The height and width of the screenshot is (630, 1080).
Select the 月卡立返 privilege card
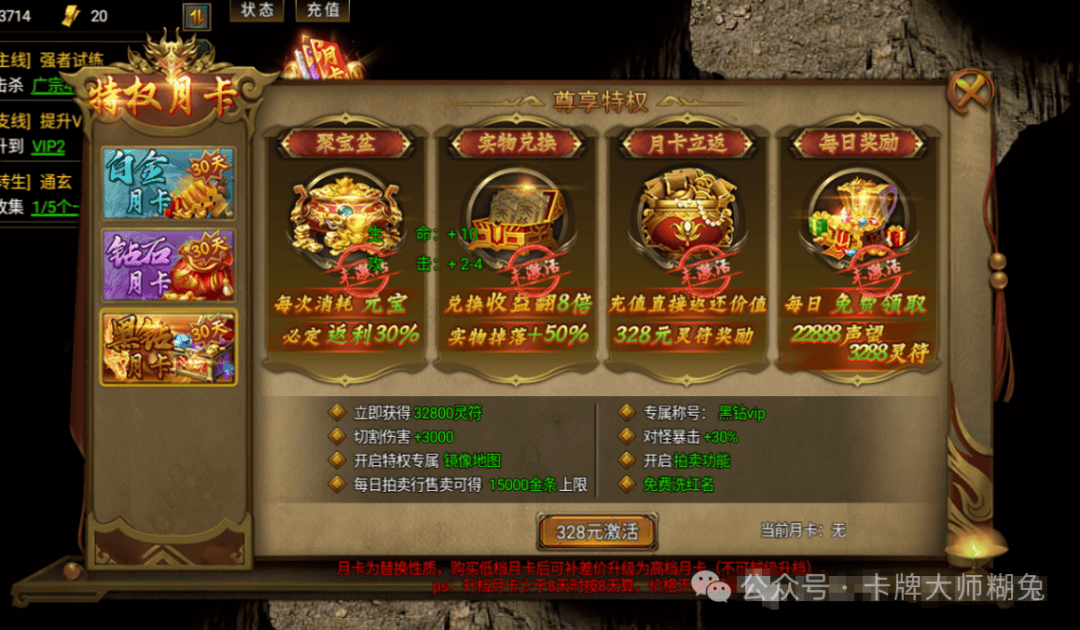tap(688, 240)
